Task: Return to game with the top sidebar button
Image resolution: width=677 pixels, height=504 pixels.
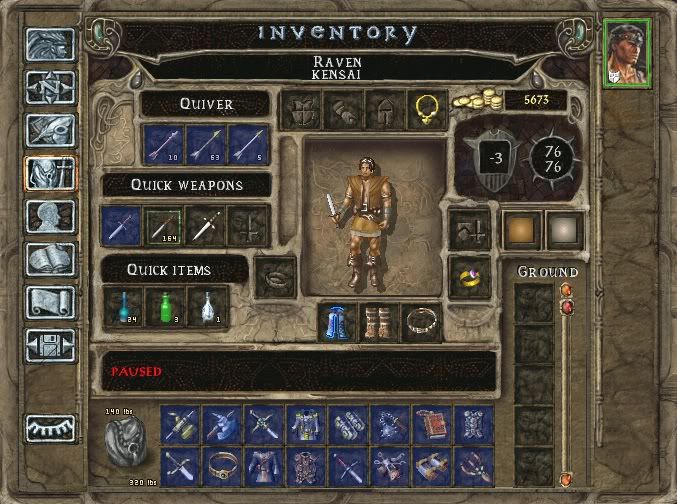Action: pyautogui.click(x=50, y=44)
